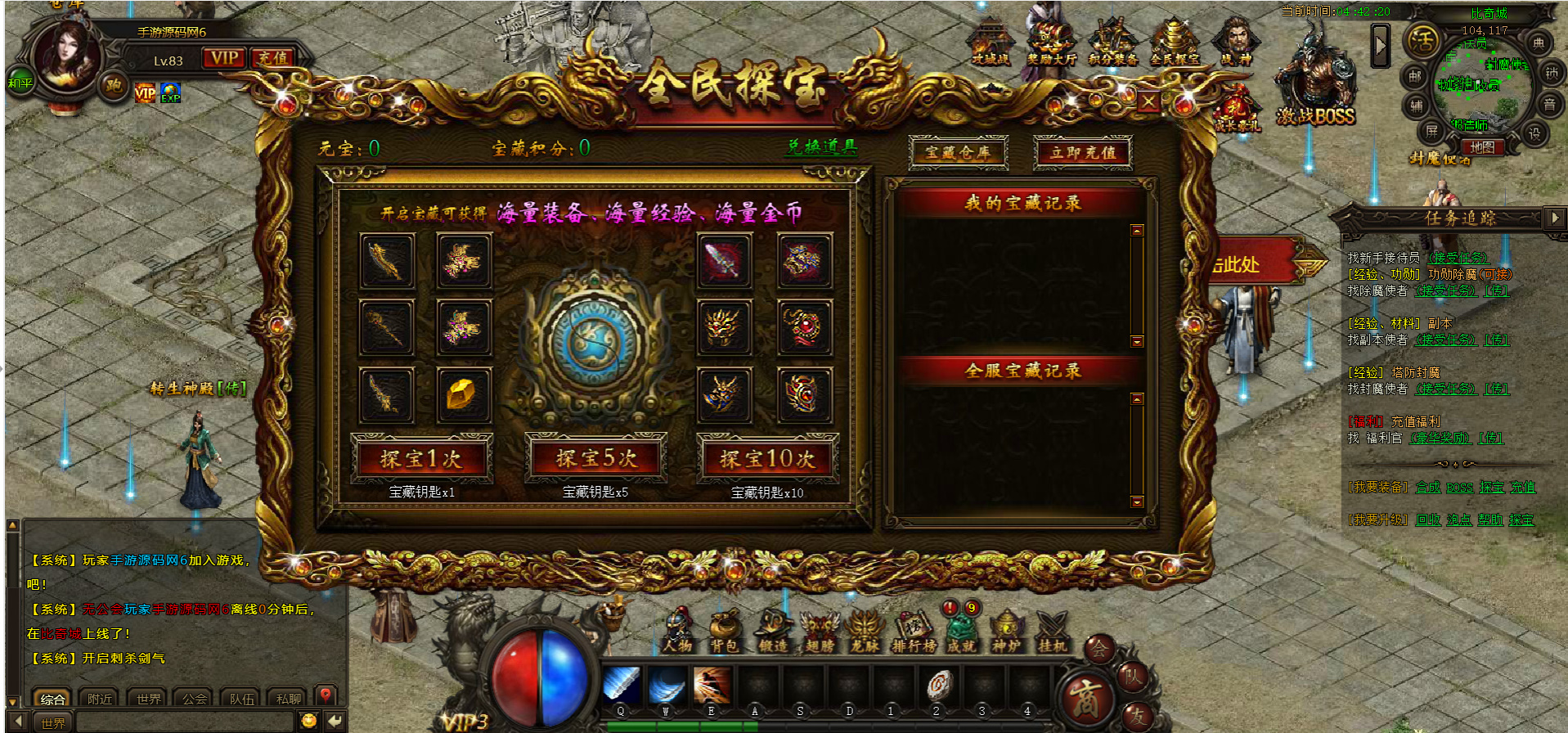Image resolution: width=1568 pixels, height=733 pixels.
Task: Open the 排行榜 leaderboard
Action: click(x=913, y=632)
